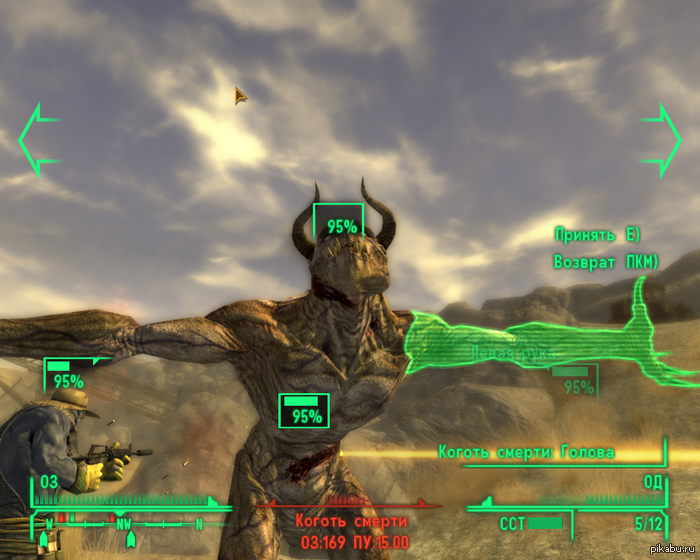Choose the highlighted Левая рука 95% box
Viewport: 700px width, 560px height.
(x=575, y=381)
